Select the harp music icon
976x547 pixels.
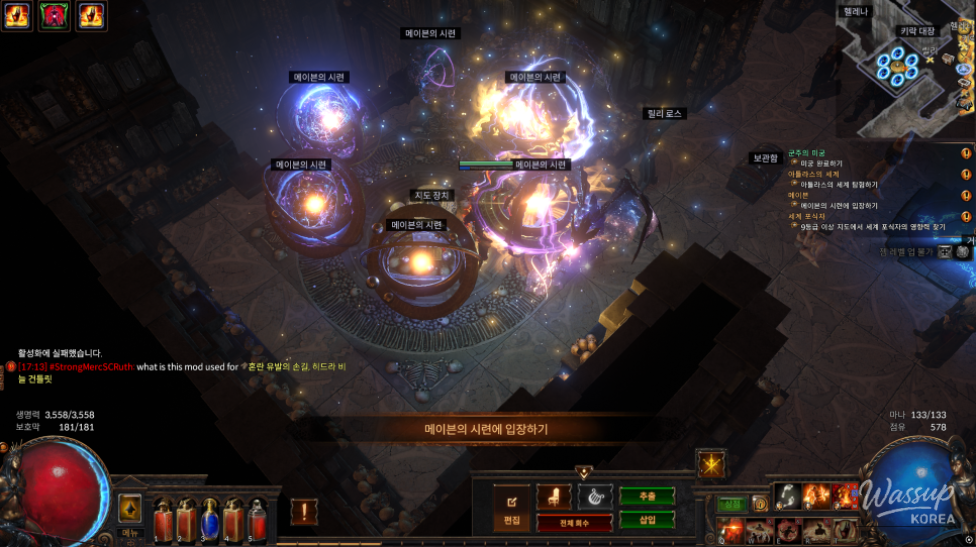click(594, 496)
